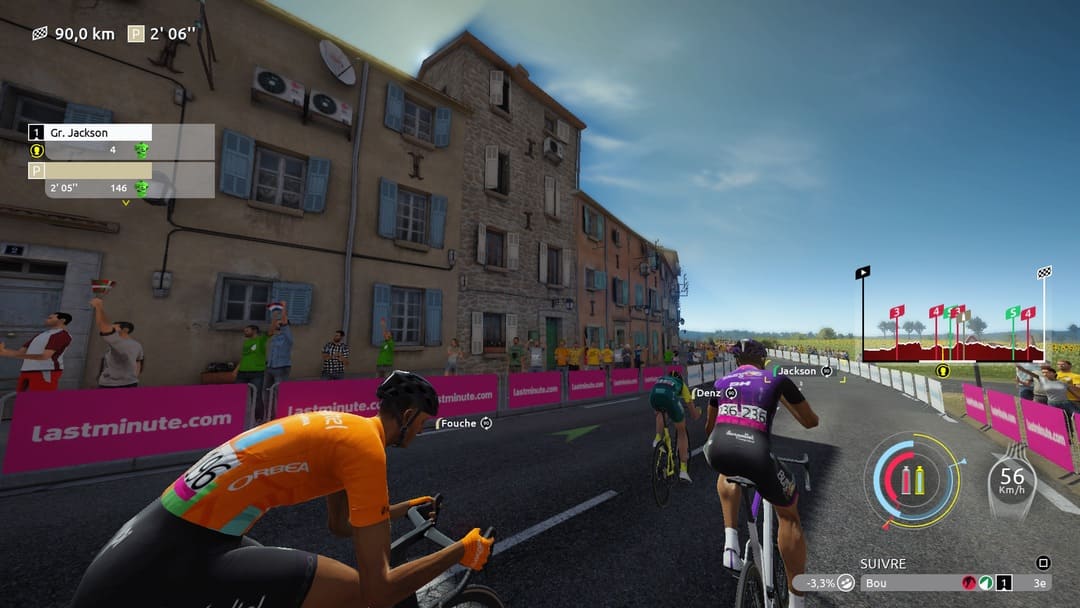Select the checkered finish flag marker
1080x608 pixels.
[1044, 272]
